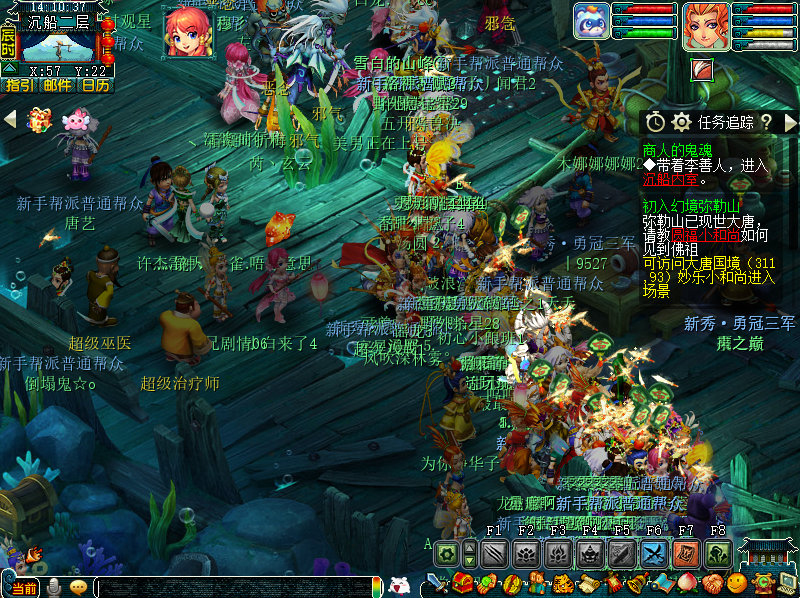The height and width of the screenshot is (598, 800).
Task: Open the orange-haired player character portrait
Action: pyautogui.click(x=705, y=26)
